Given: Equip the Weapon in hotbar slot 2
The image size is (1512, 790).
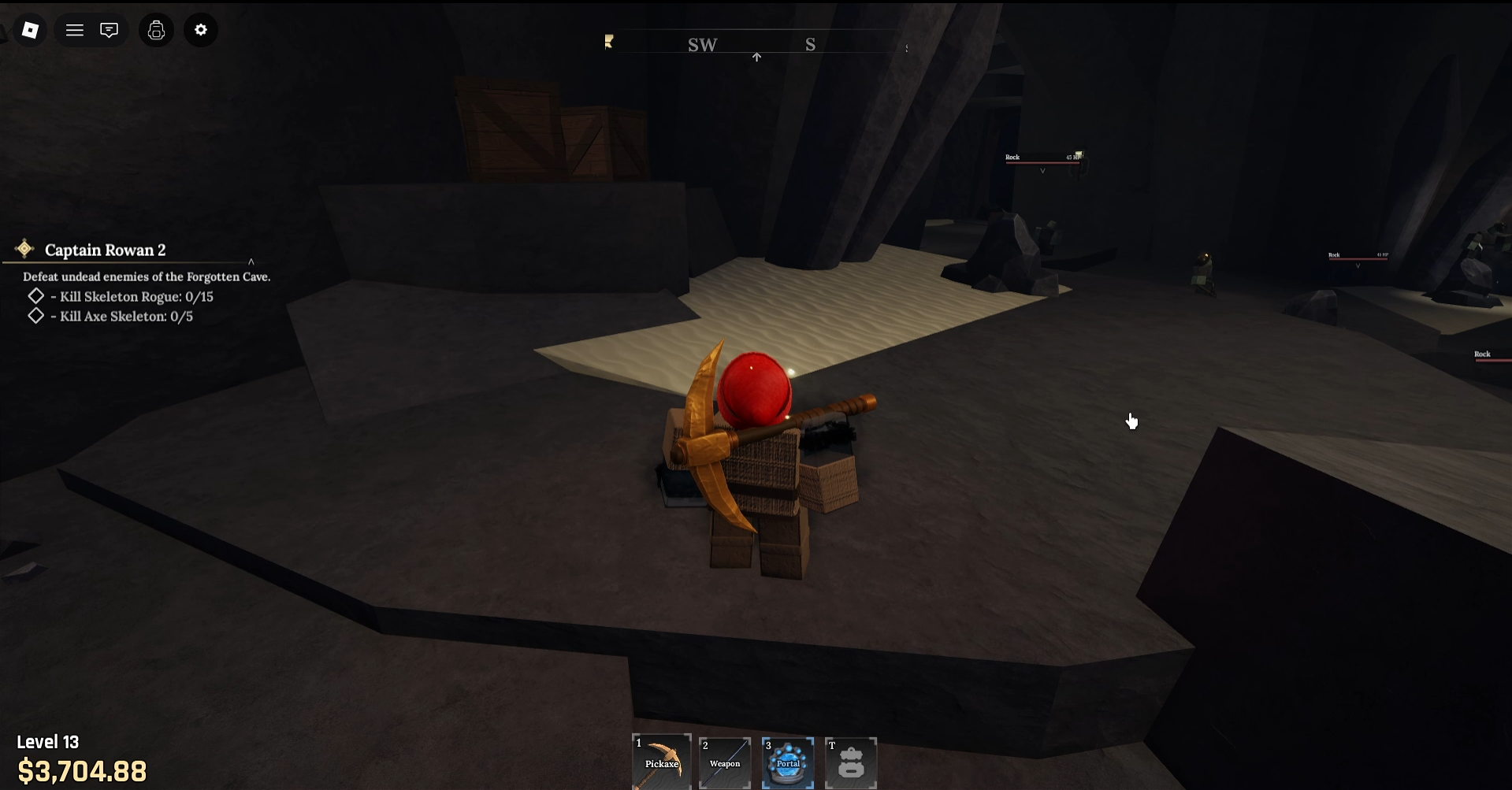Looking at the screenshot, I should [724, 762].
